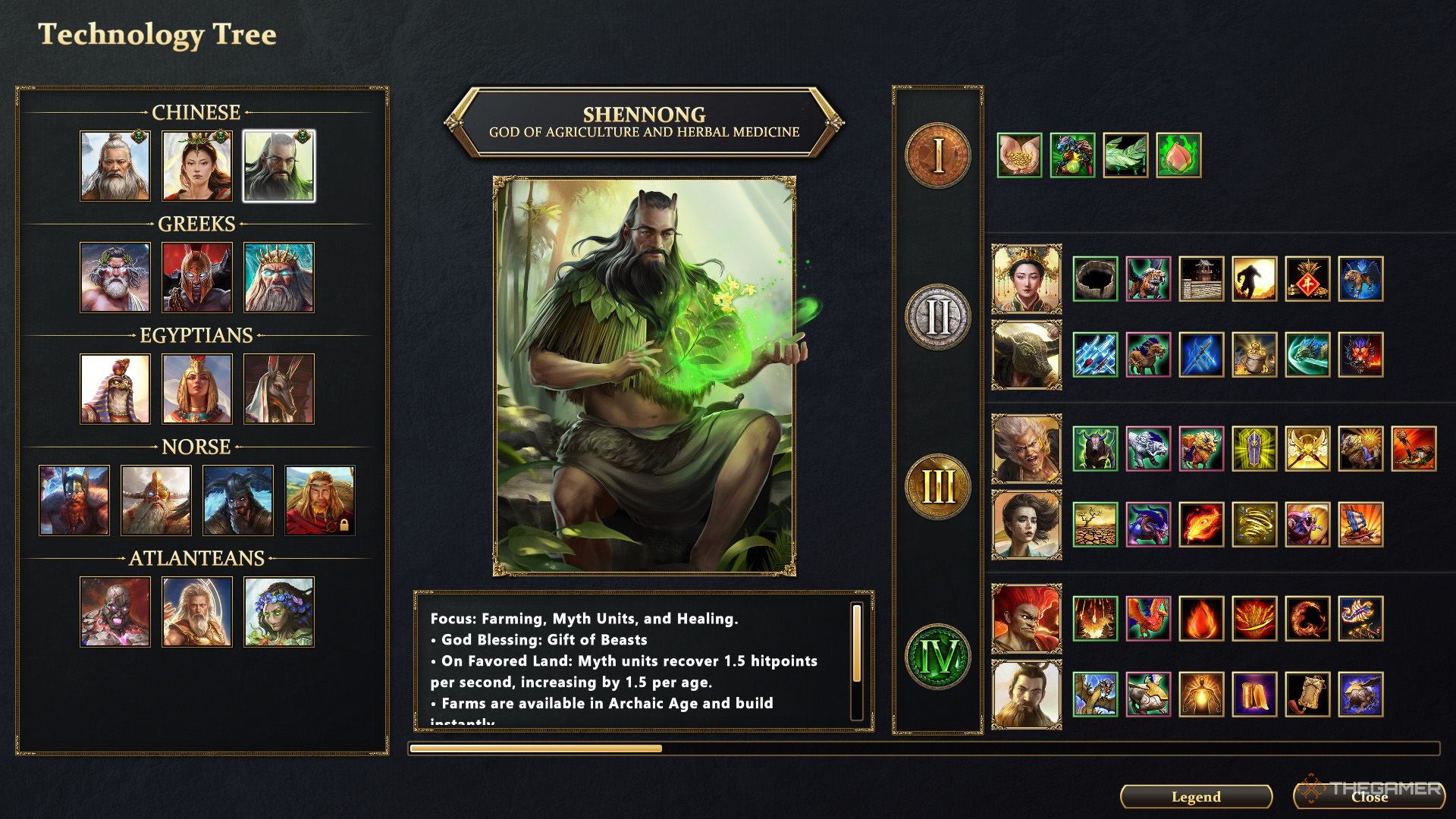Click the cracked-earth drought god power icon
Viewport: 1456px width, 819px height.
(x=1096, y=523)
